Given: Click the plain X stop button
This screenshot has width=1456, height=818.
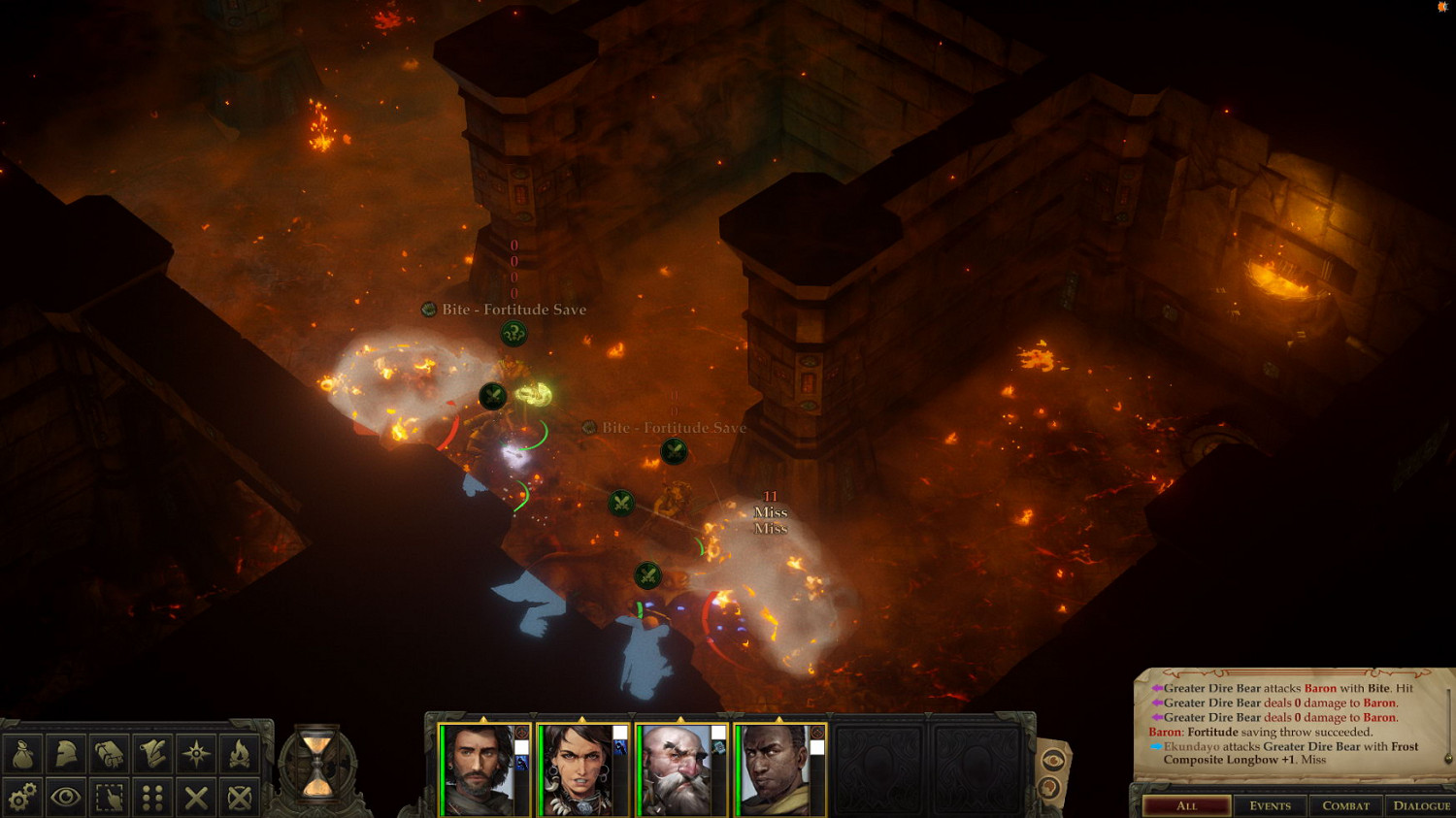Looking at the screenshot, I should (x=196, y=798).
